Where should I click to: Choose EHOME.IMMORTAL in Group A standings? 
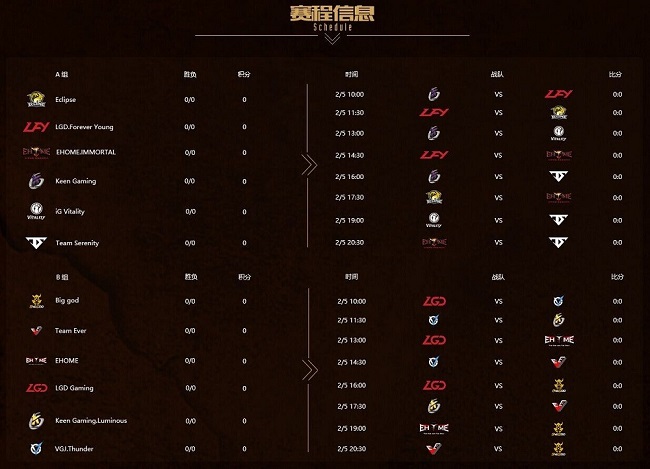[85, 152]
